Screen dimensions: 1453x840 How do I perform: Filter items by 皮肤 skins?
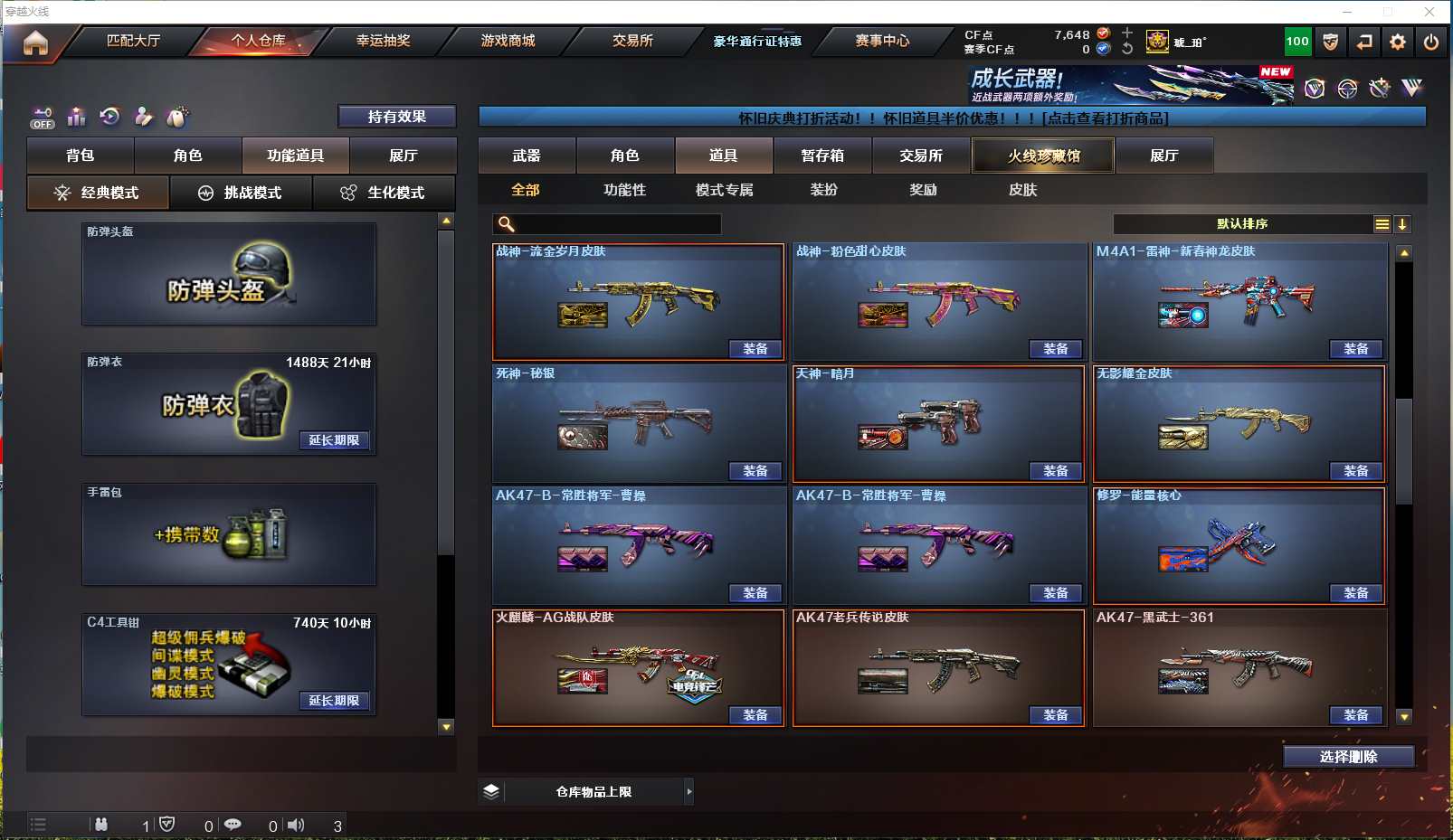tap(1022, 190)
